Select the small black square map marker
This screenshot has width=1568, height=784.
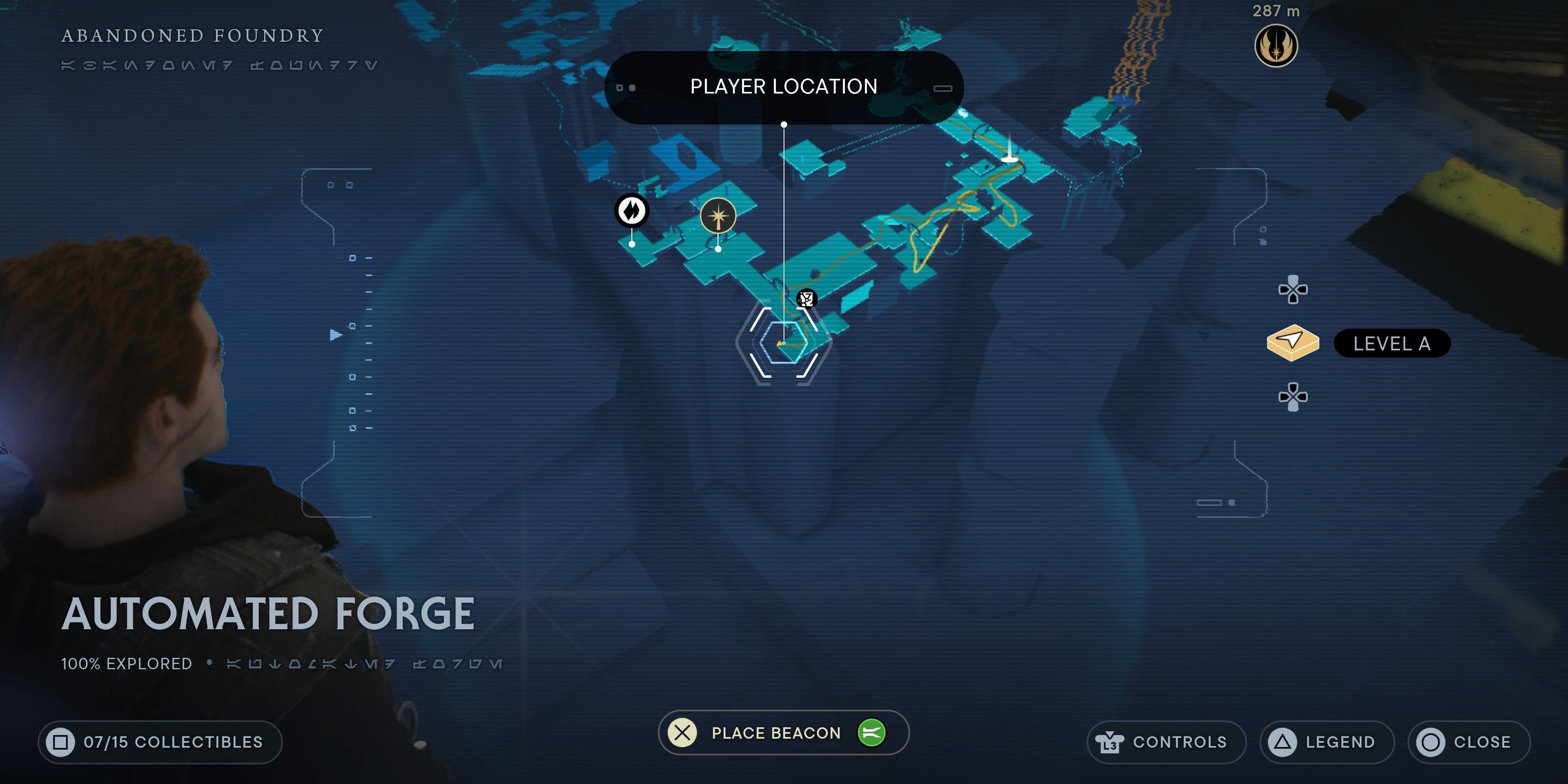(x=806, y=298)
